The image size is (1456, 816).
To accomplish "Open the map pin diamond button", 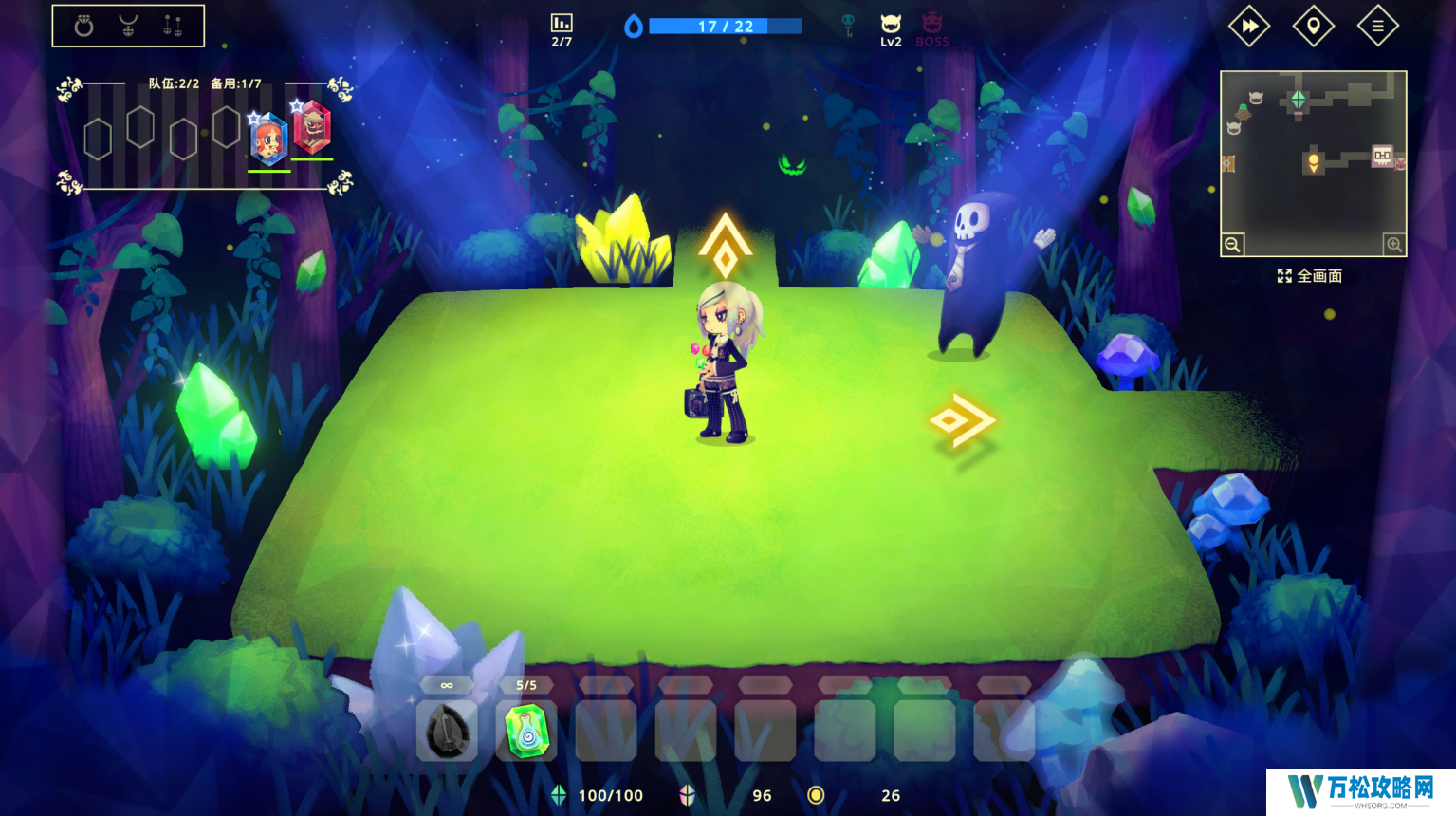I will pos(1313,27).
